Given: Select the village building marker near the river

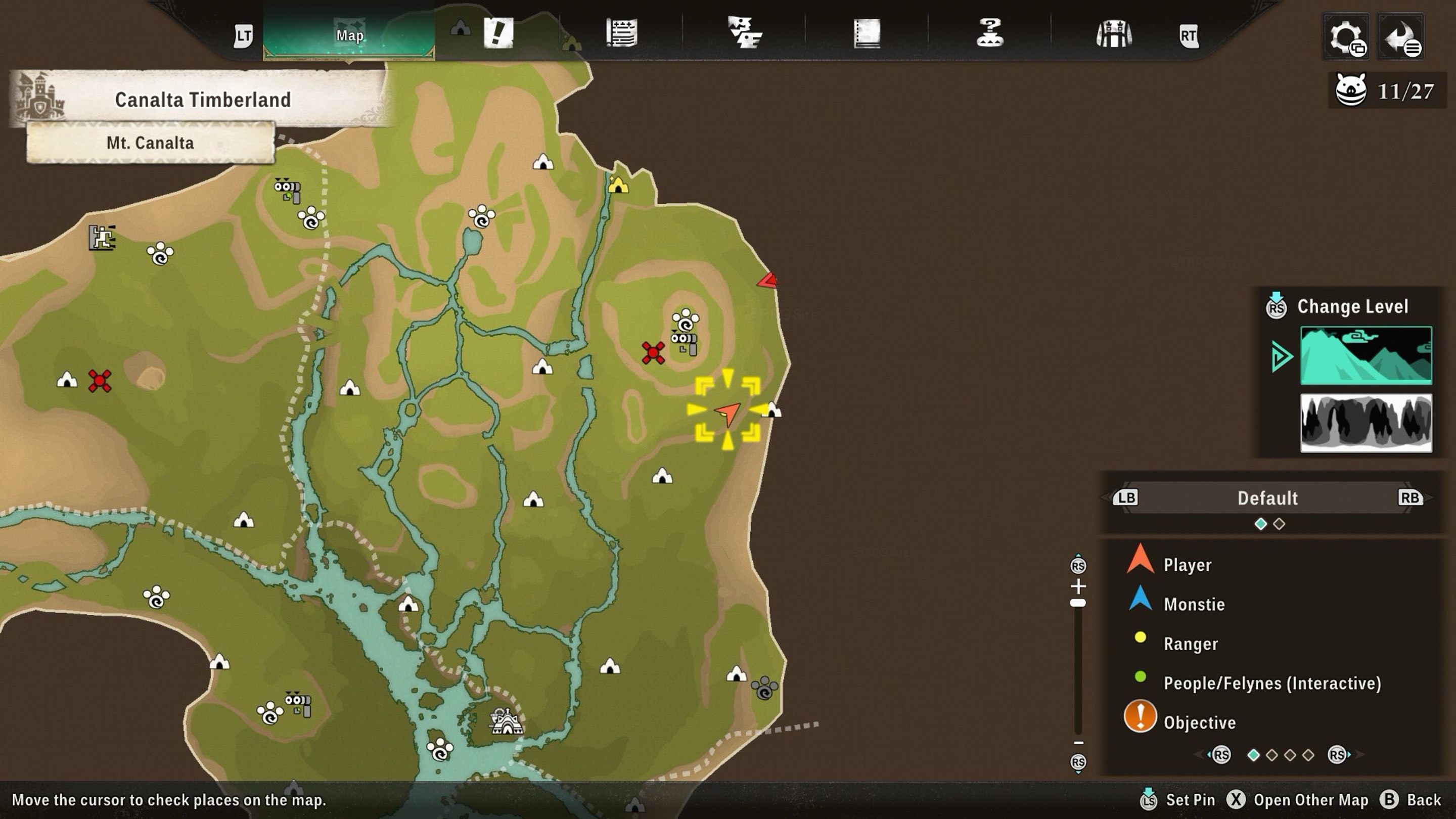Looking at the screenshot, I should coord(507,721).
